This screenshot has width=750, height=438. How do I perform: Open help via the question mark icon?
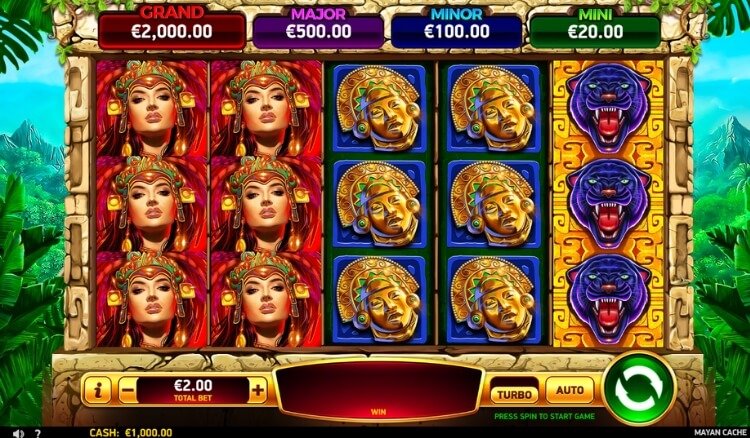click(x=37, y=432)
